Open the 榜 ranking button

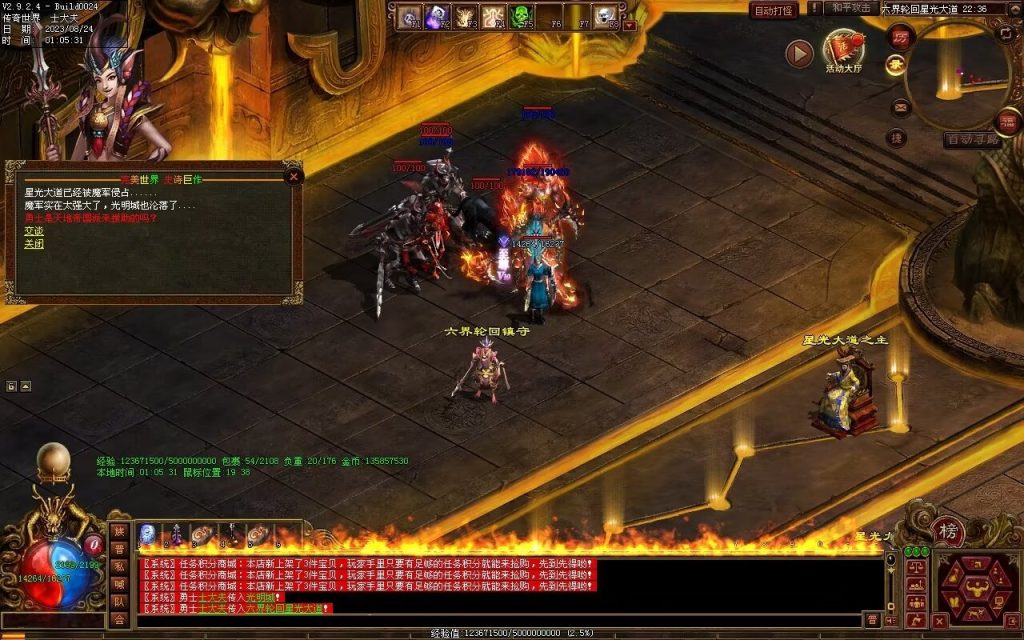(946, 530)
